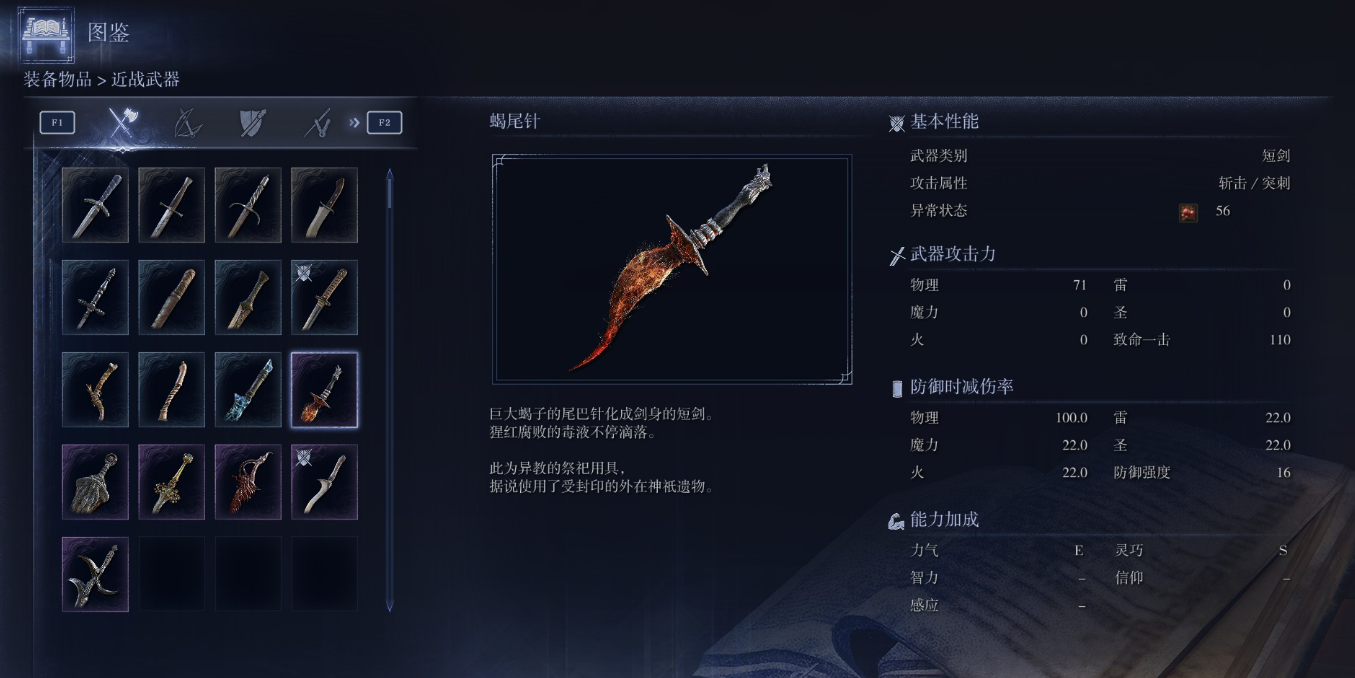
Task: Select the blue crystal dagger slot
Action: [x=248, y=390]
